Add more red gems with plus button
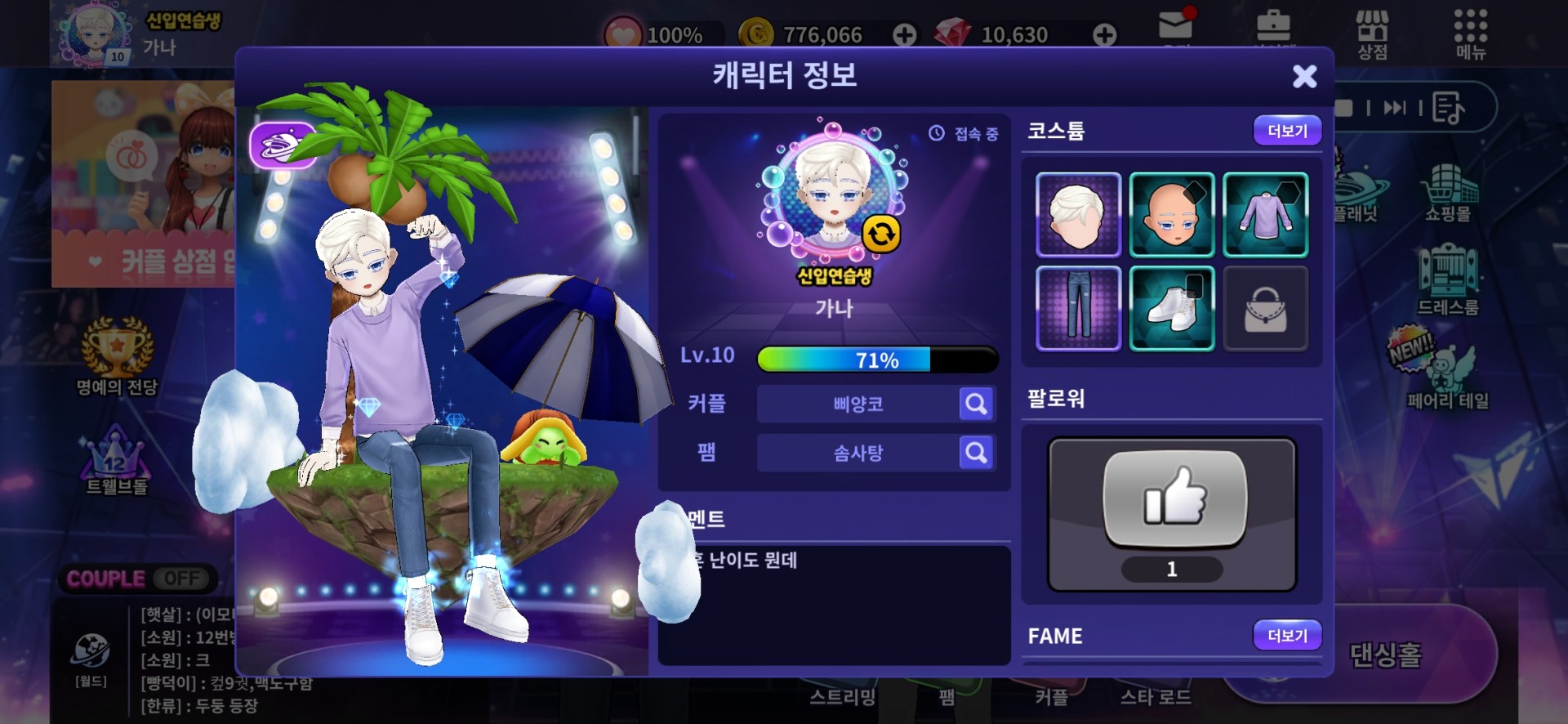Viewport: 1568px width, 724px height. [1104, 34]
